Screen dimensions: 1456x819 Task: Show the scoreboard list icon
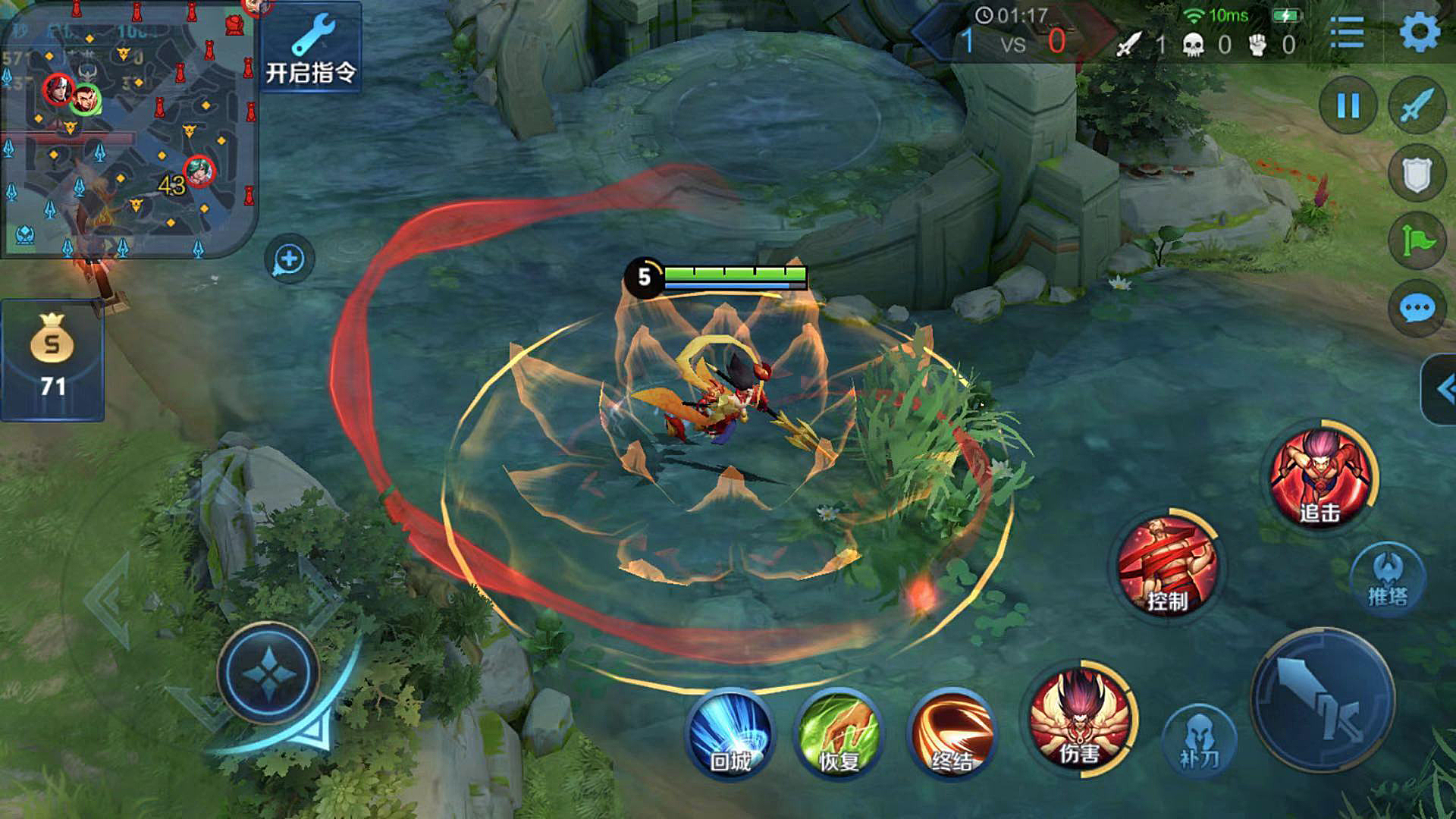[1348, 33]
